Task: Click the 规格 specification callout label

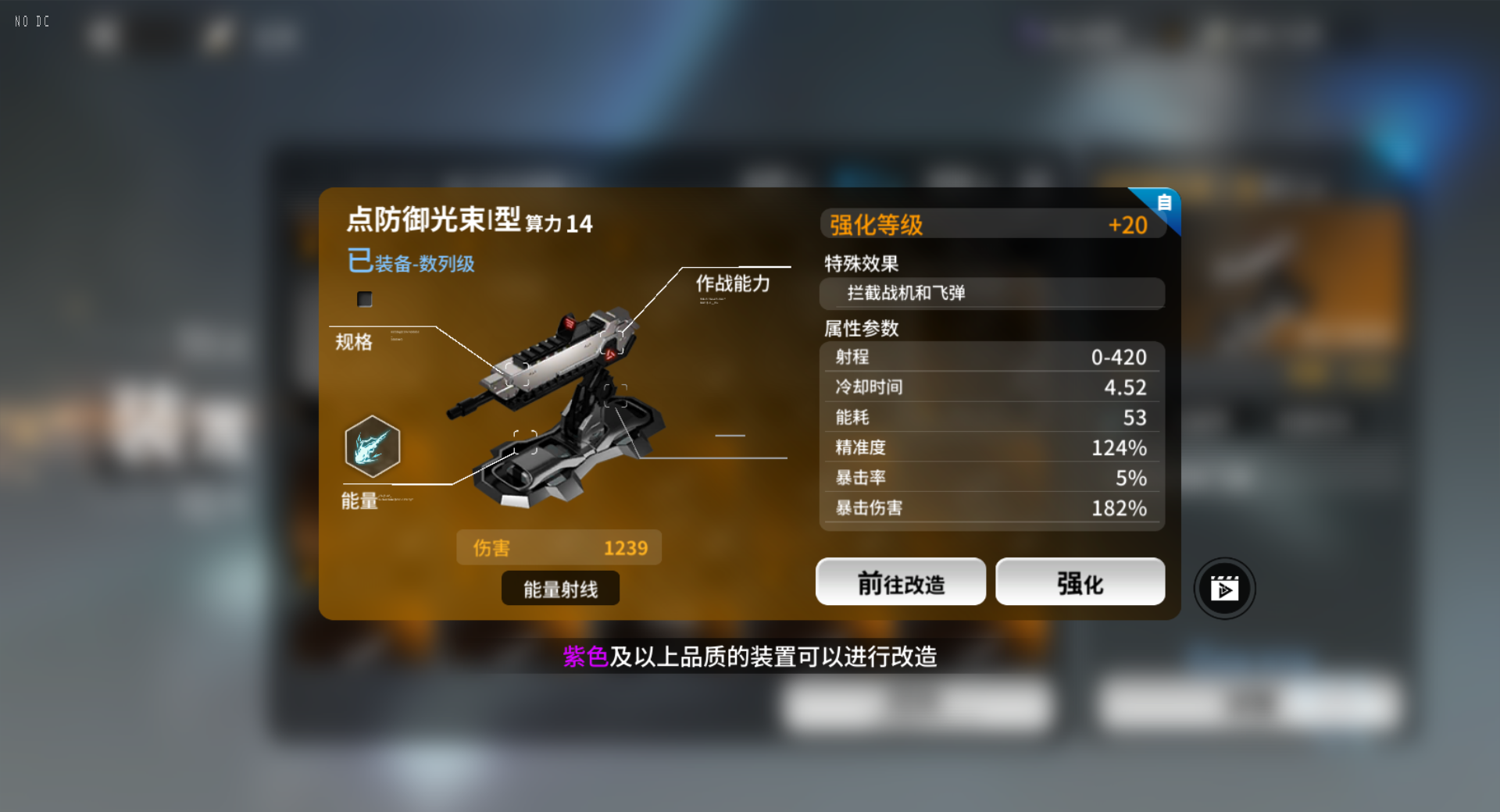Action: pyautogui.click(x=352, y=342)
